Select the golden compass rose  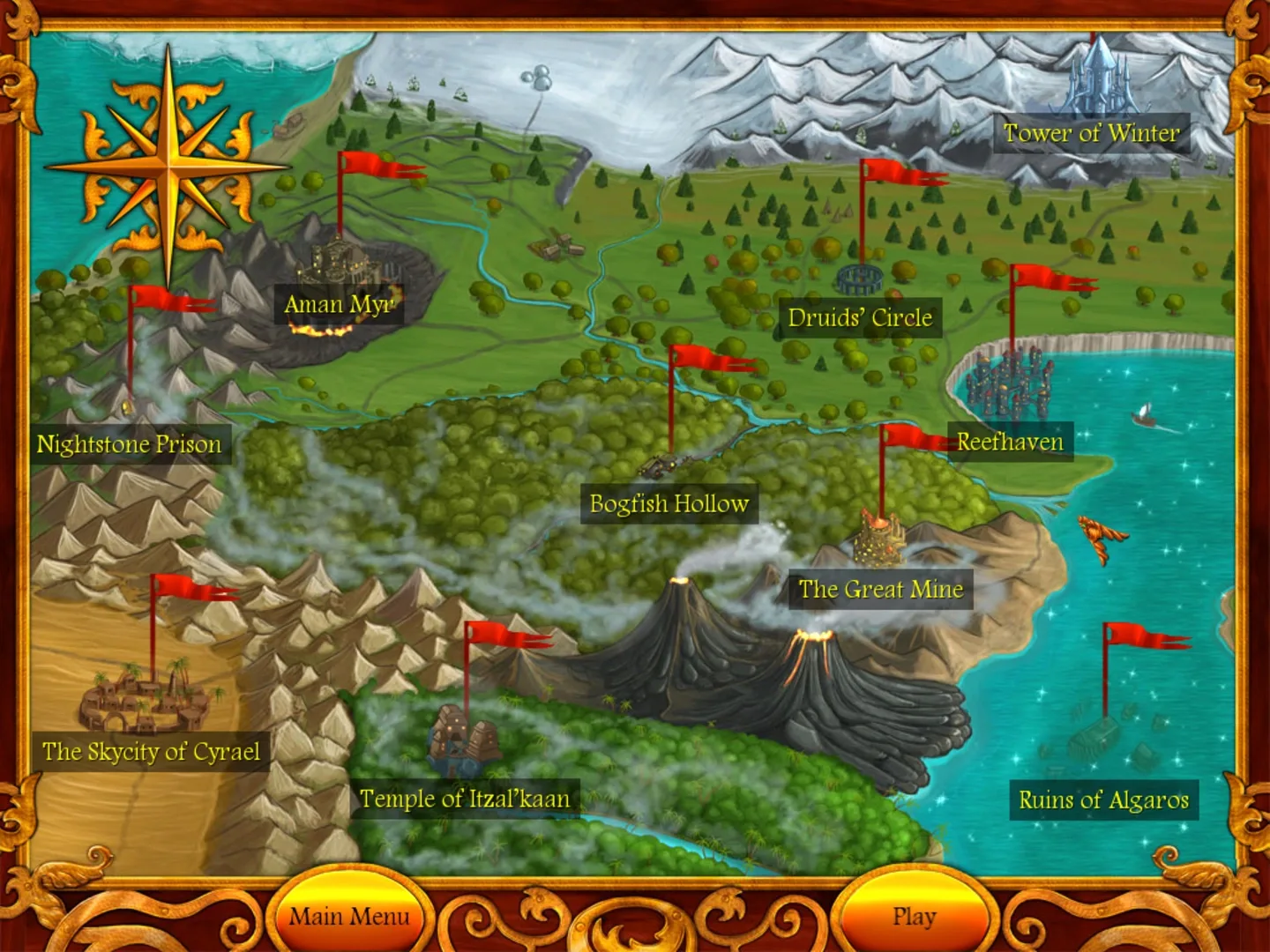(169, 167)
